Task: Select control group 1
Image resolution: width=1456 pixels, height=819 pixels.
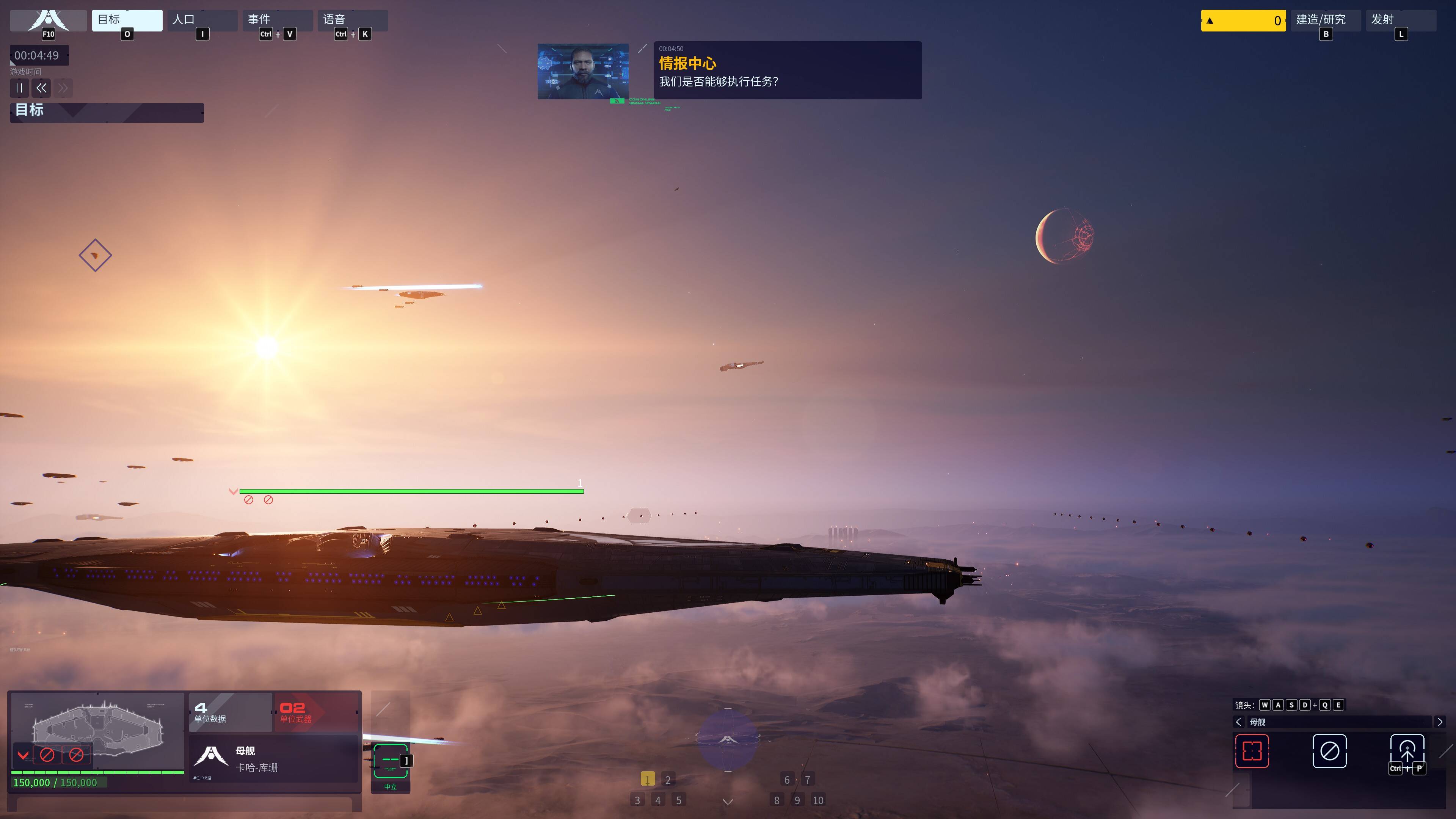Action: pos(647,780)
